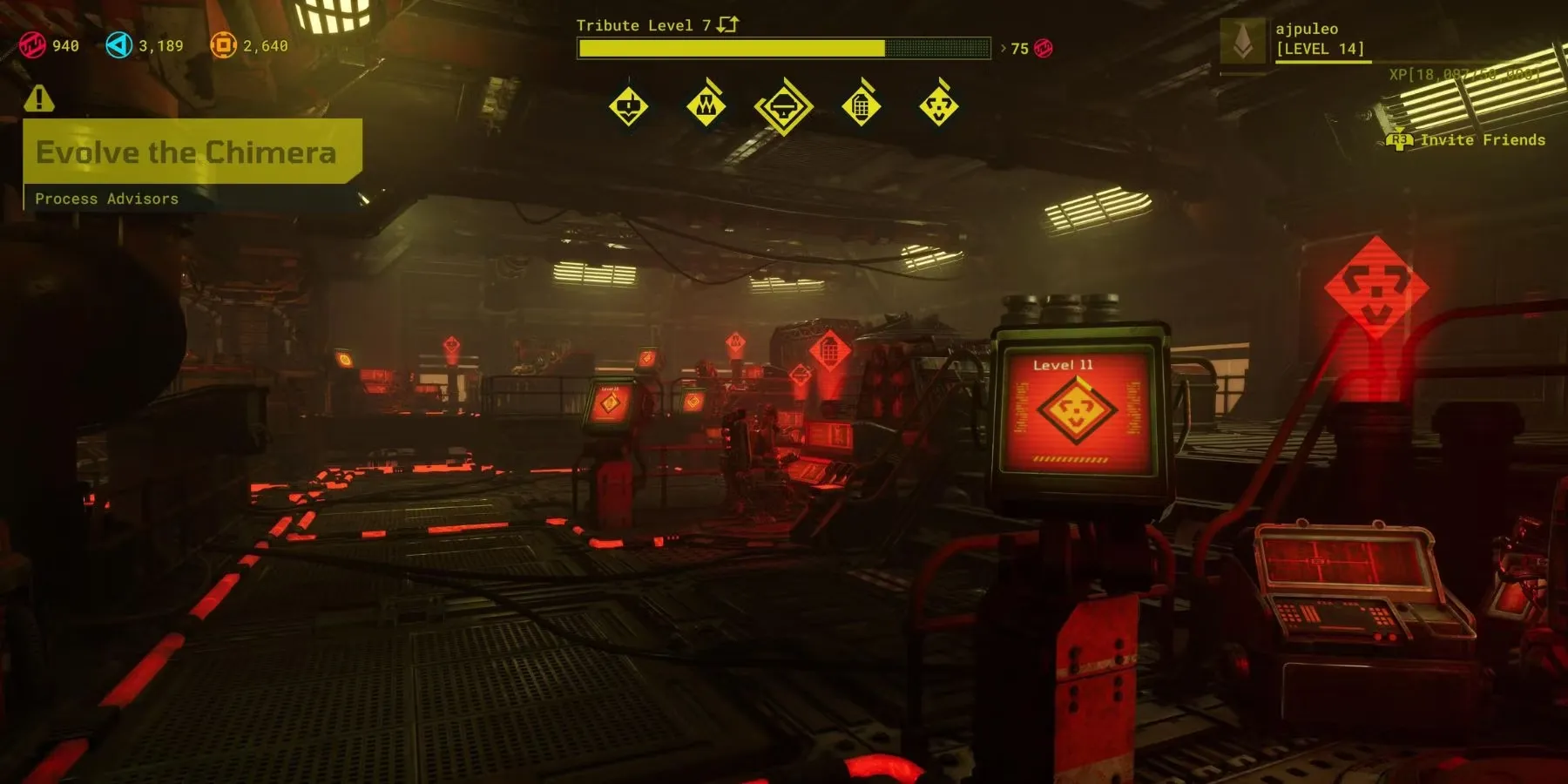
Task: Select the Chimera face advisor icon
Action: pyautogui.click(x=938, y=107)
